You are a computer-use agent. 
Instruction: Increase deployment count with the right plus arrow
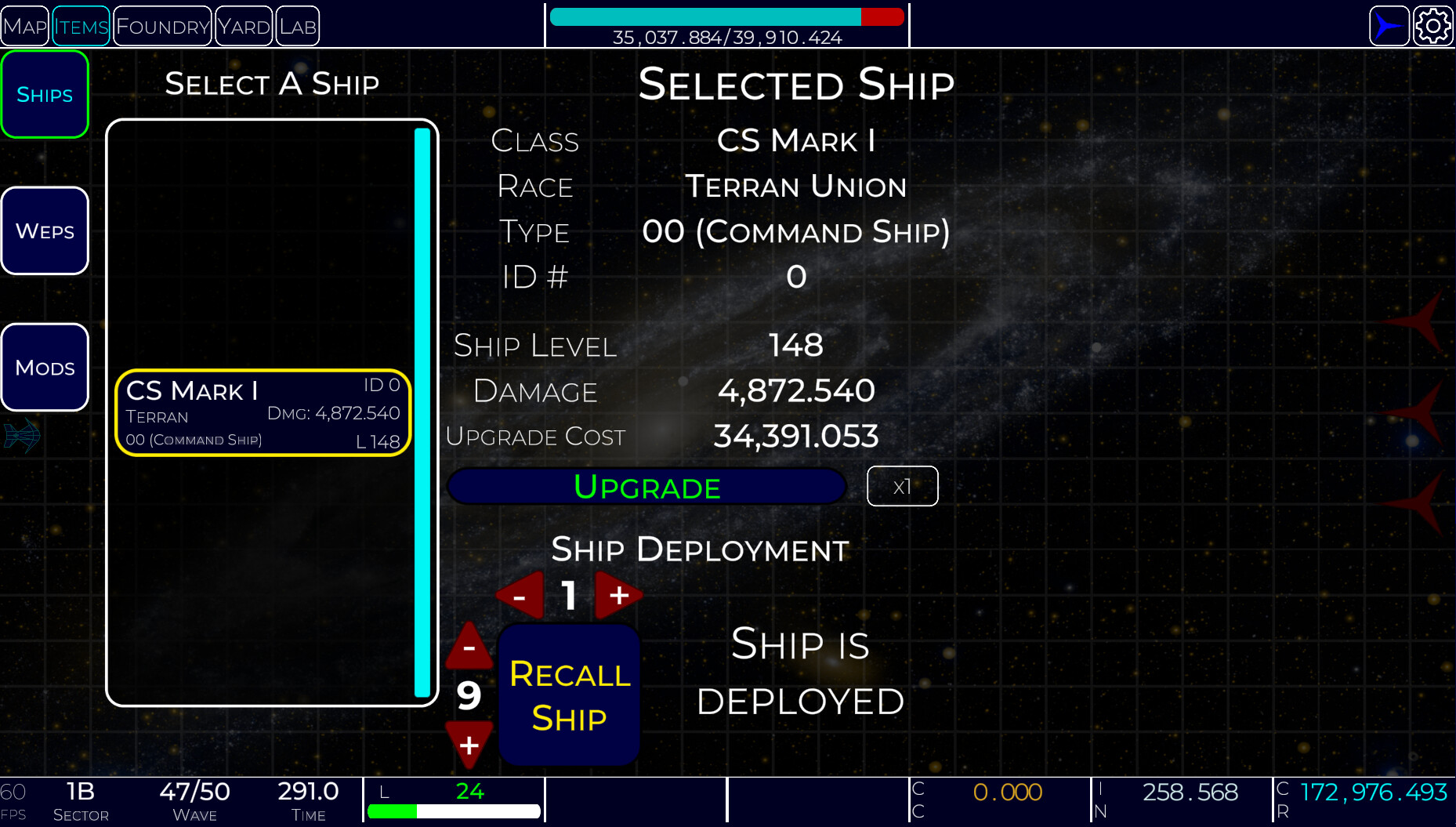[x=618, y=596]
